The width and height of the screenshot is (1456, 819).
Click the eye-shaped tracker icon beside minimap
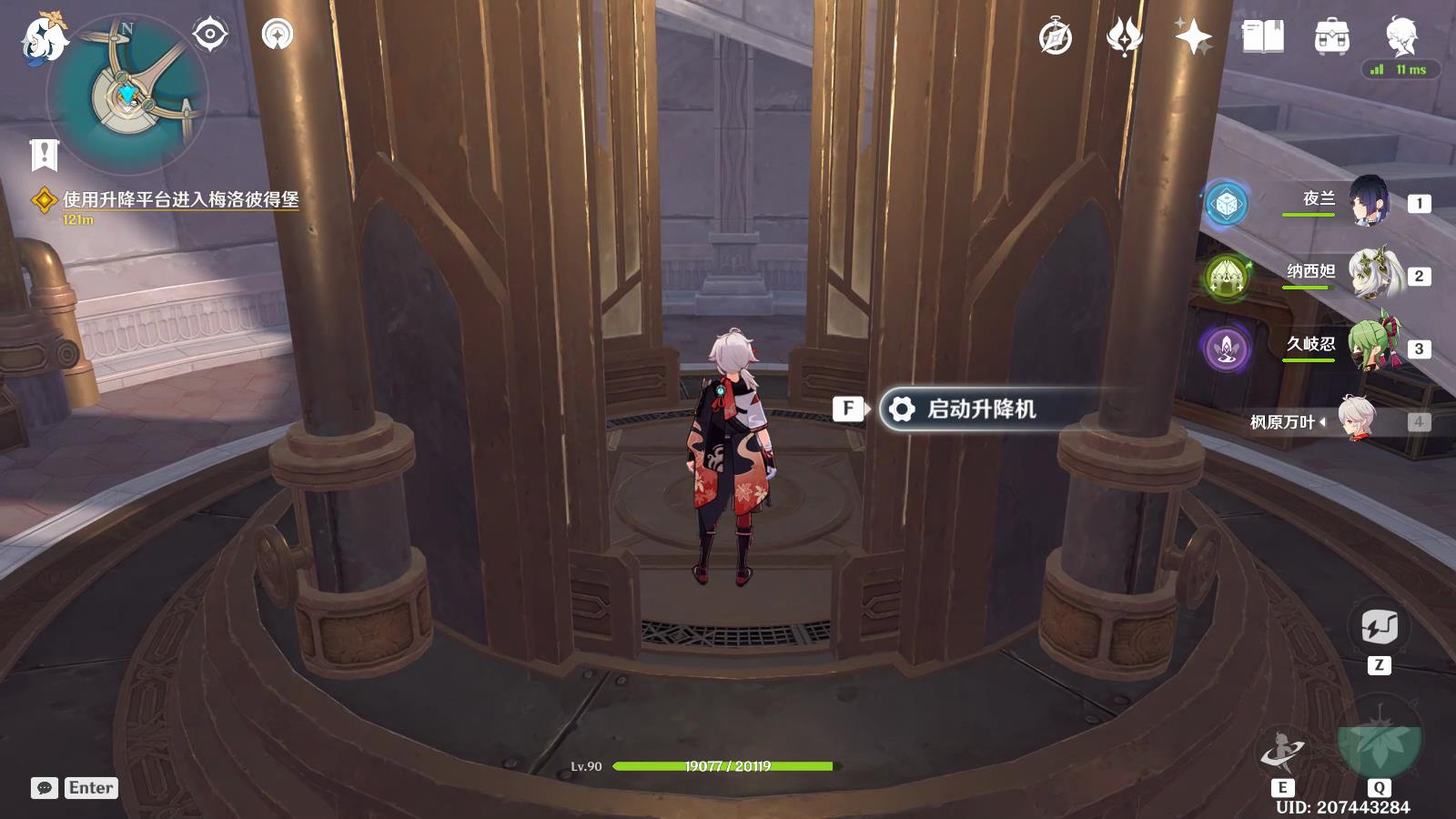click(x=209, y=35)
